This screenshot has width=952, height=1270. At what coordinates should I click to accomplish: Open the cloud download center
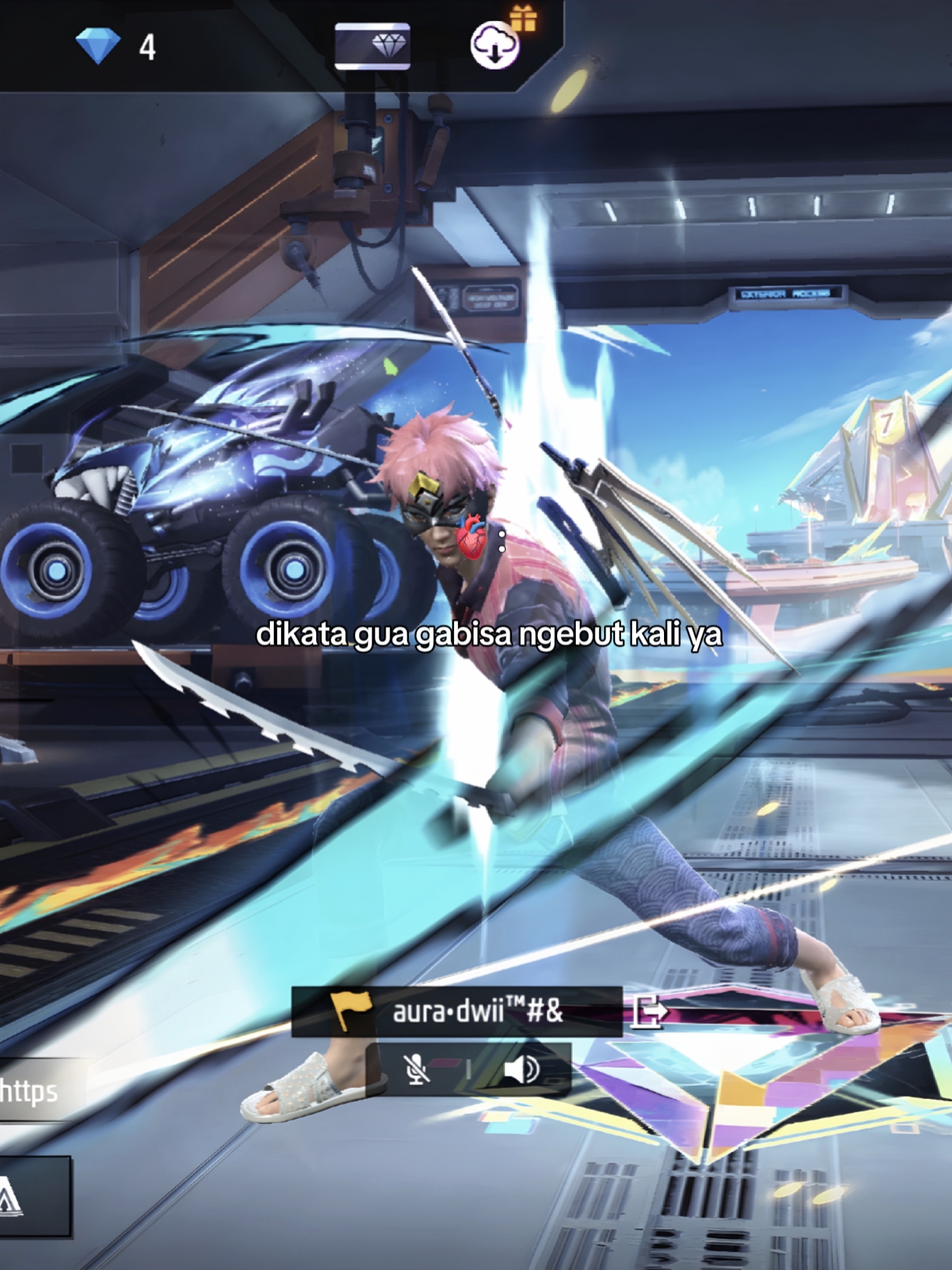495,45
